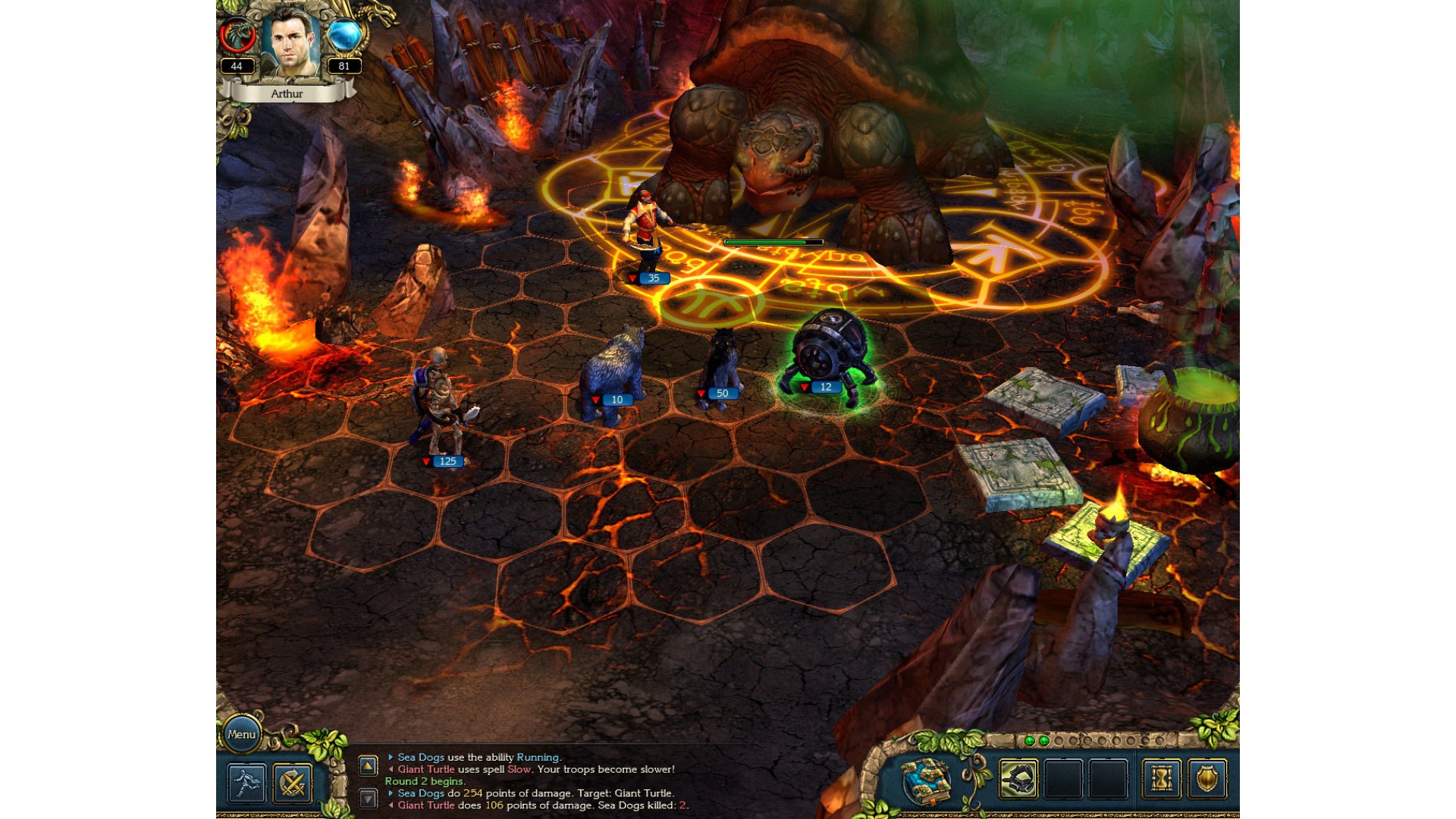This screenshot has width=1456, height=819.
Task: Select the wolf unit stack of 50
Action: [x=719, y=368]
